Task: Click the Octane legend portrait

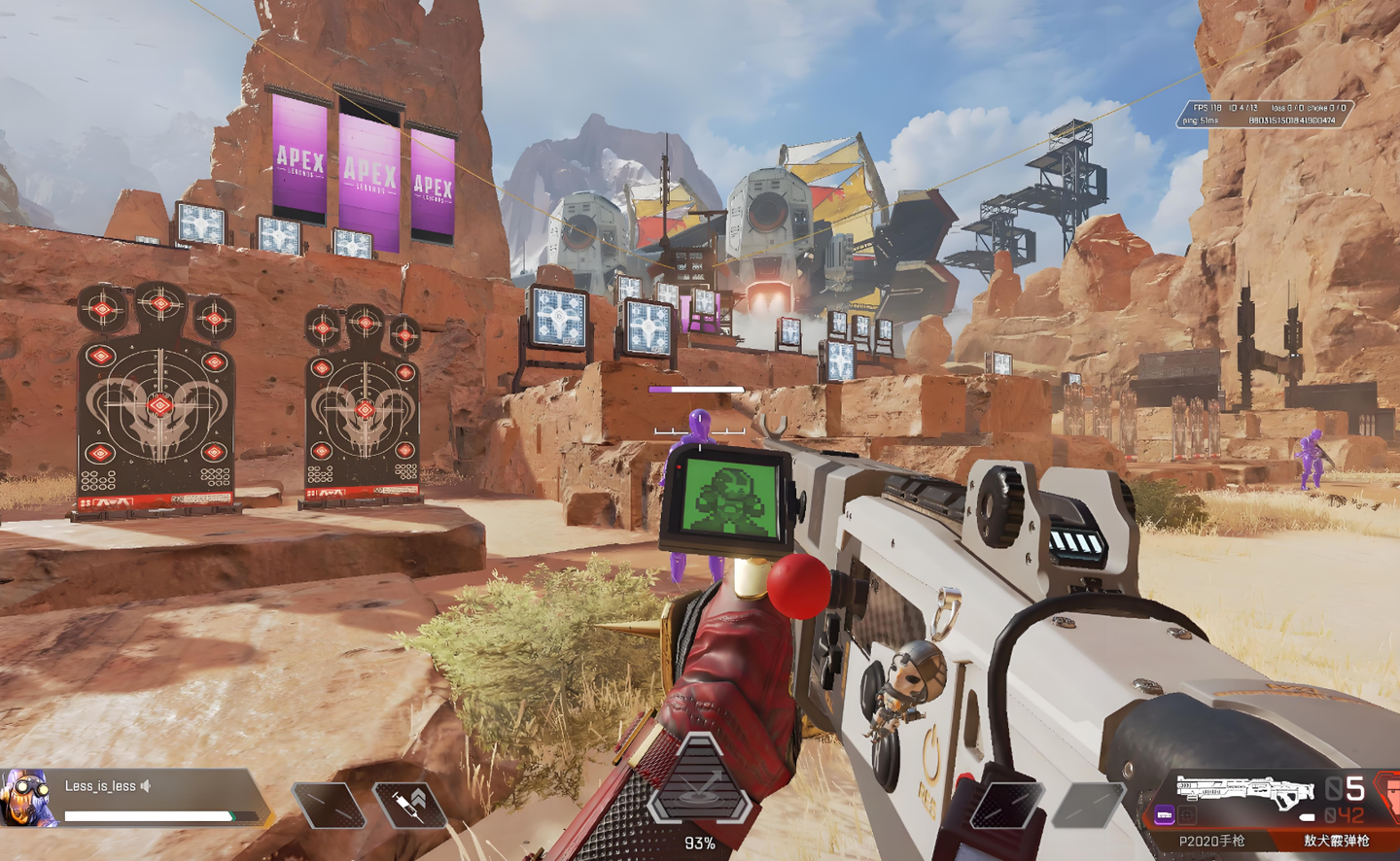Action: [x=27, y=797]
